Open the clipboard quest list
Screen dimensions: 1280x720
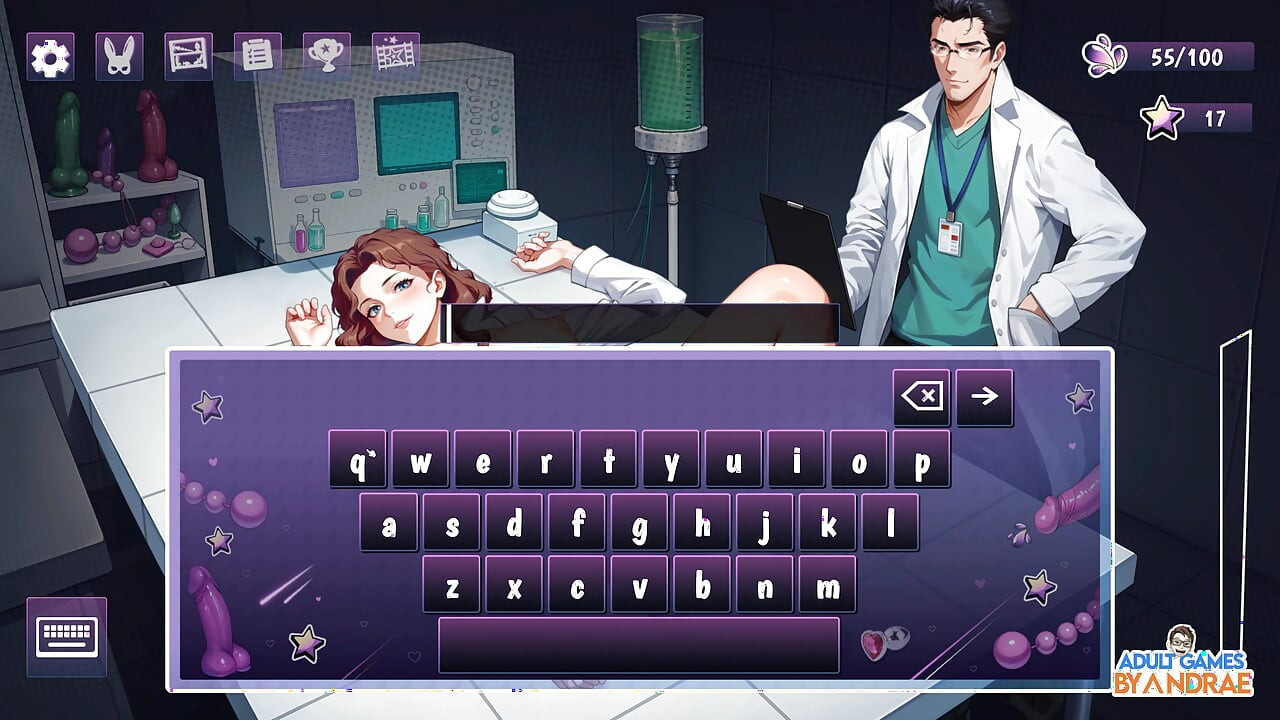click(x=254, y=55)
